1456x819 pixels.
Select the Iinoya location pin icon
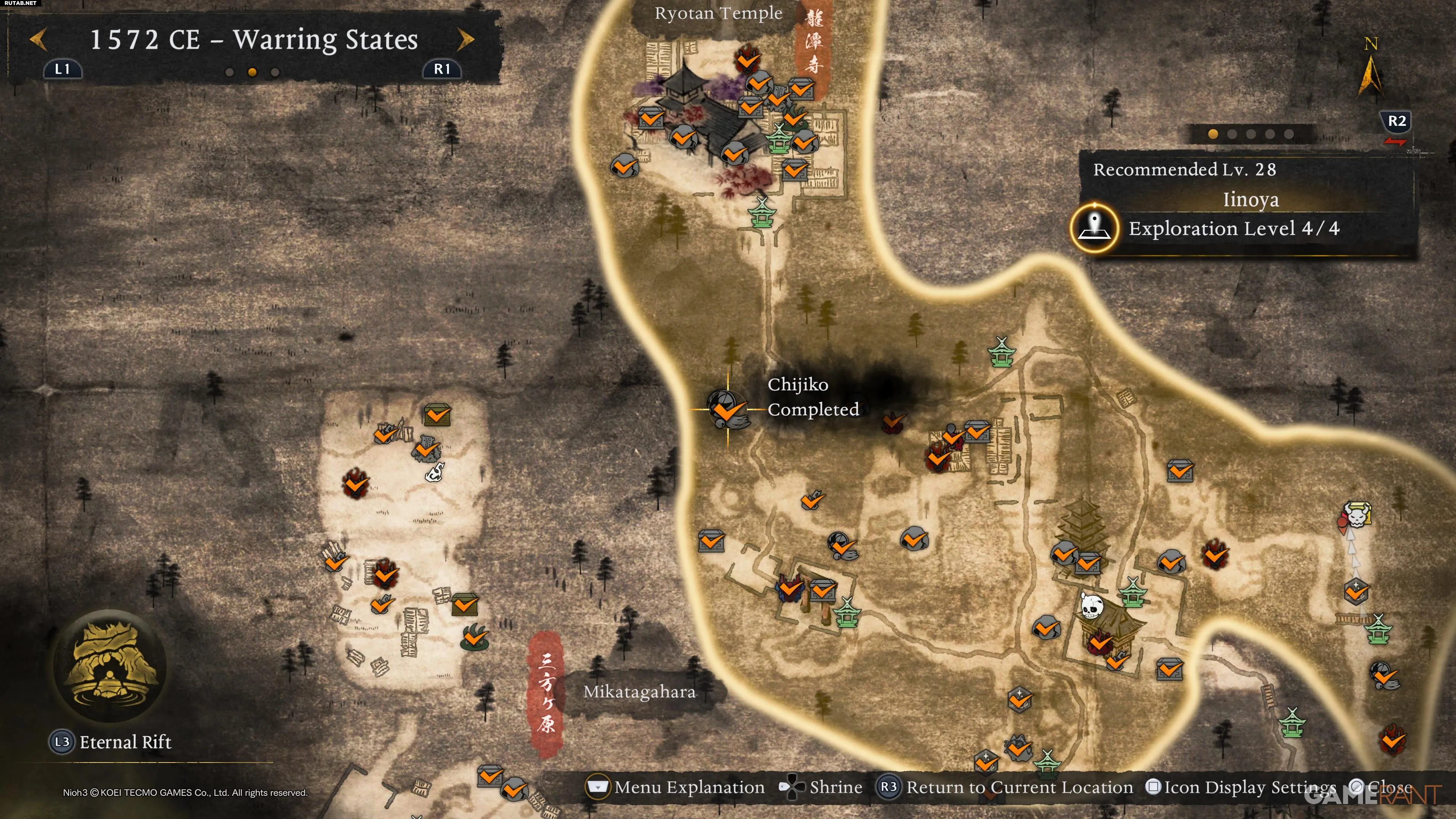pos(1094,228)
